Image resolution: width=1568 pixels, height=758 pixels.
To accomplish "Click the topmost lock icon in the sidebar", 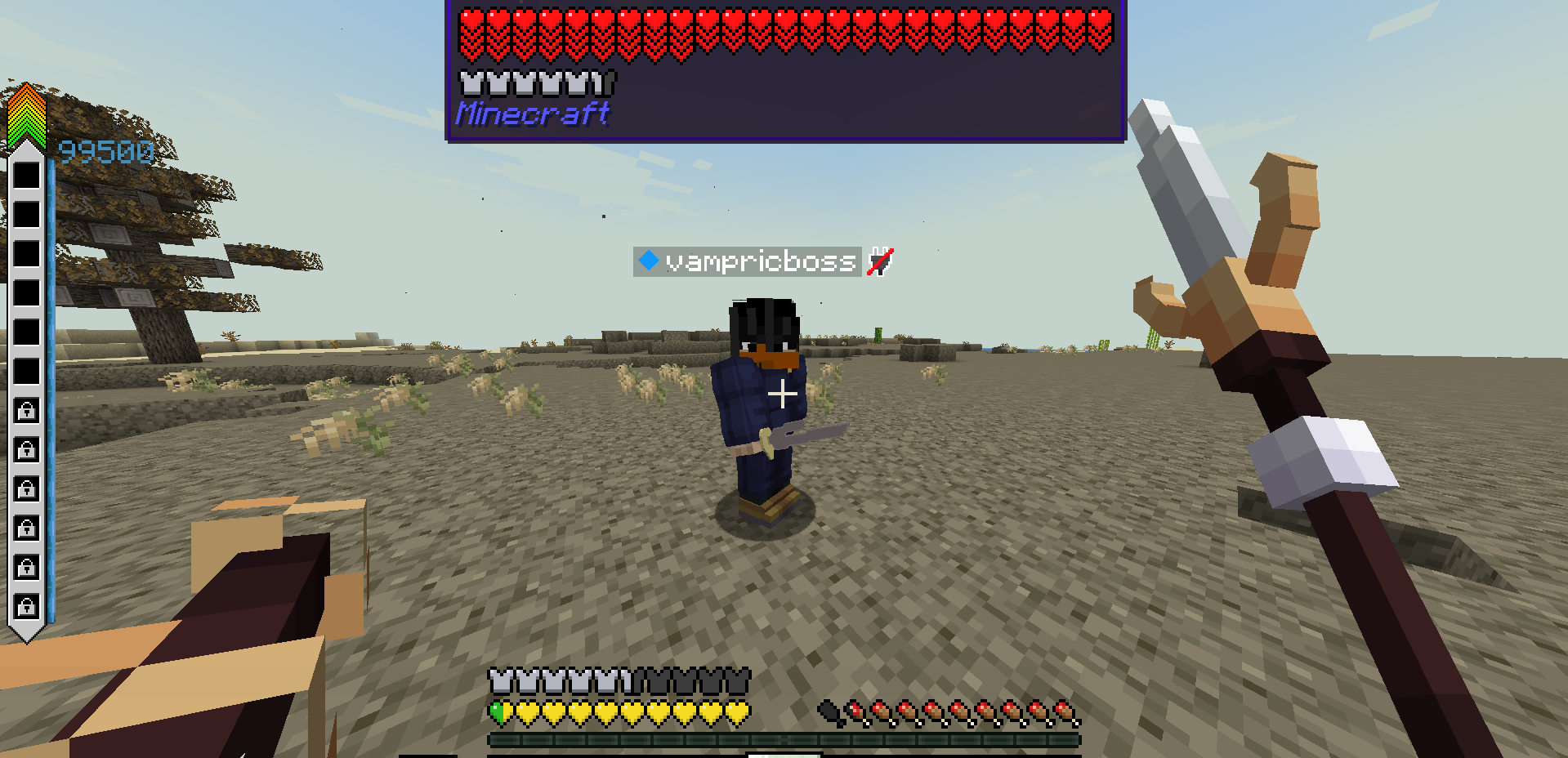I will pyautogui.click(x=27, y=411).
